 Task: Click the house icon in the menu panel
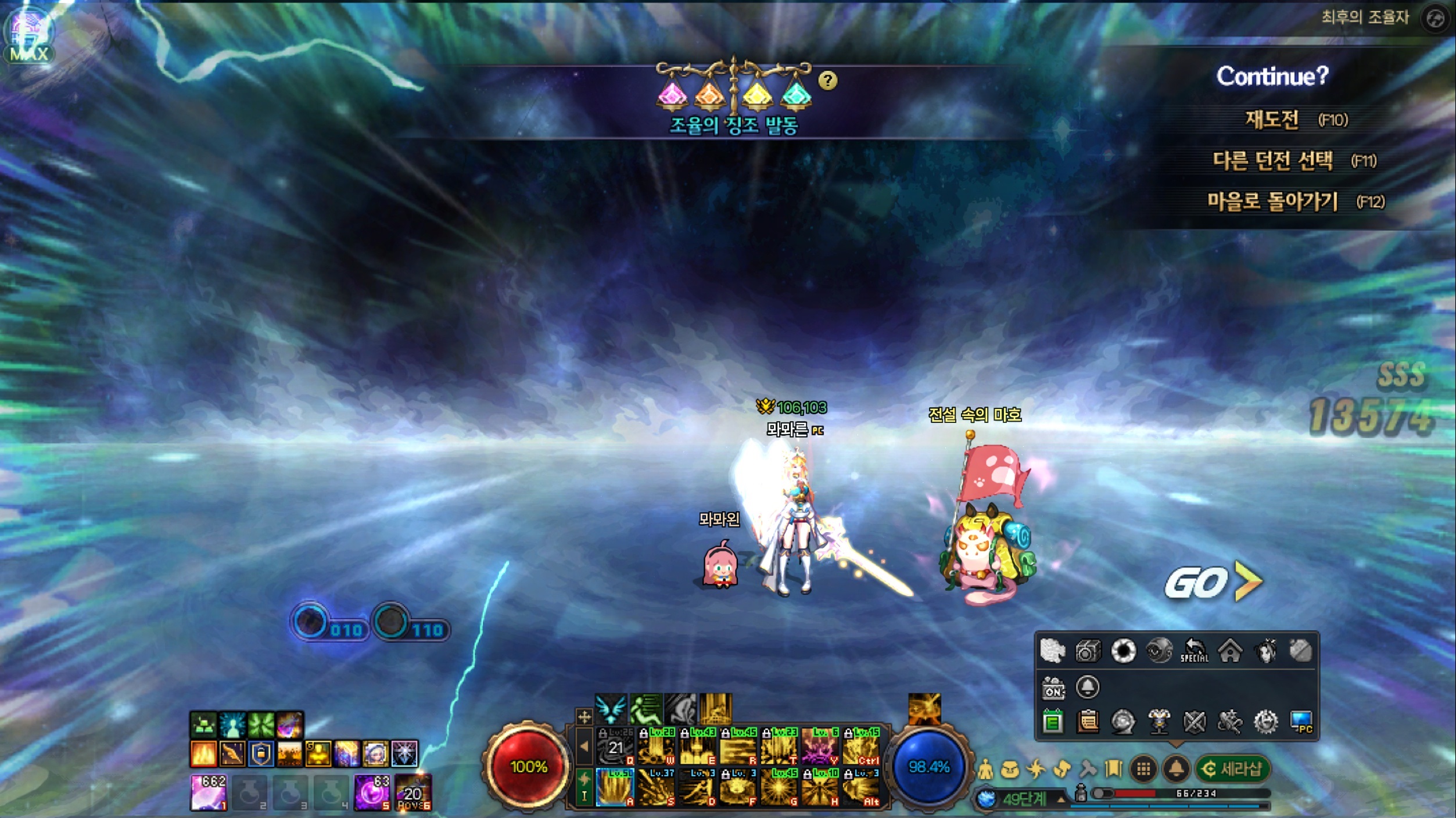[1230, 651]
